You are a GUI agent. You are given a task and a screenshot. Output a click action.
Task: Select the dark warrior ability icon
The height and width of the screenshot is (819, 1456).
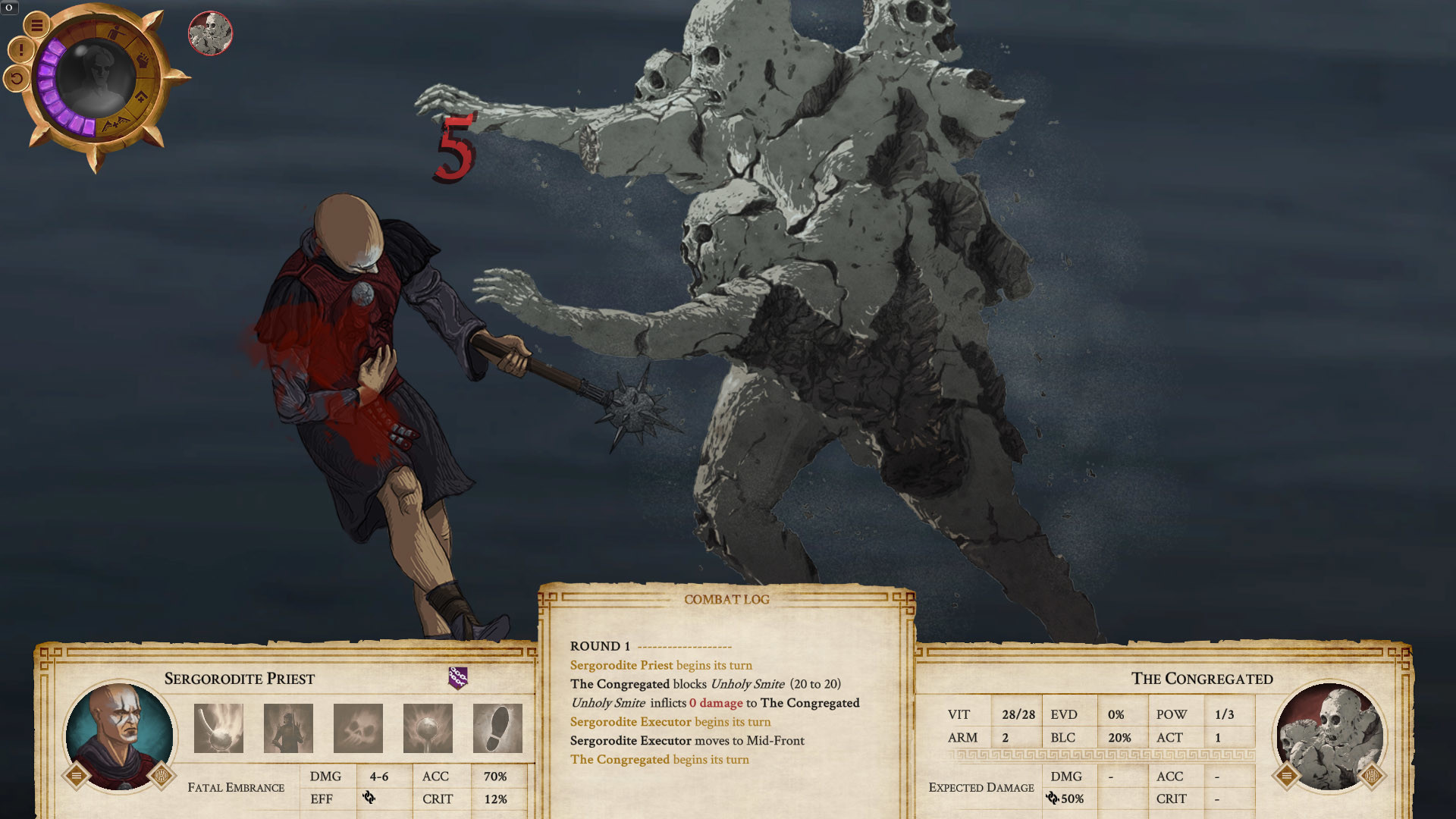point(287,728)
